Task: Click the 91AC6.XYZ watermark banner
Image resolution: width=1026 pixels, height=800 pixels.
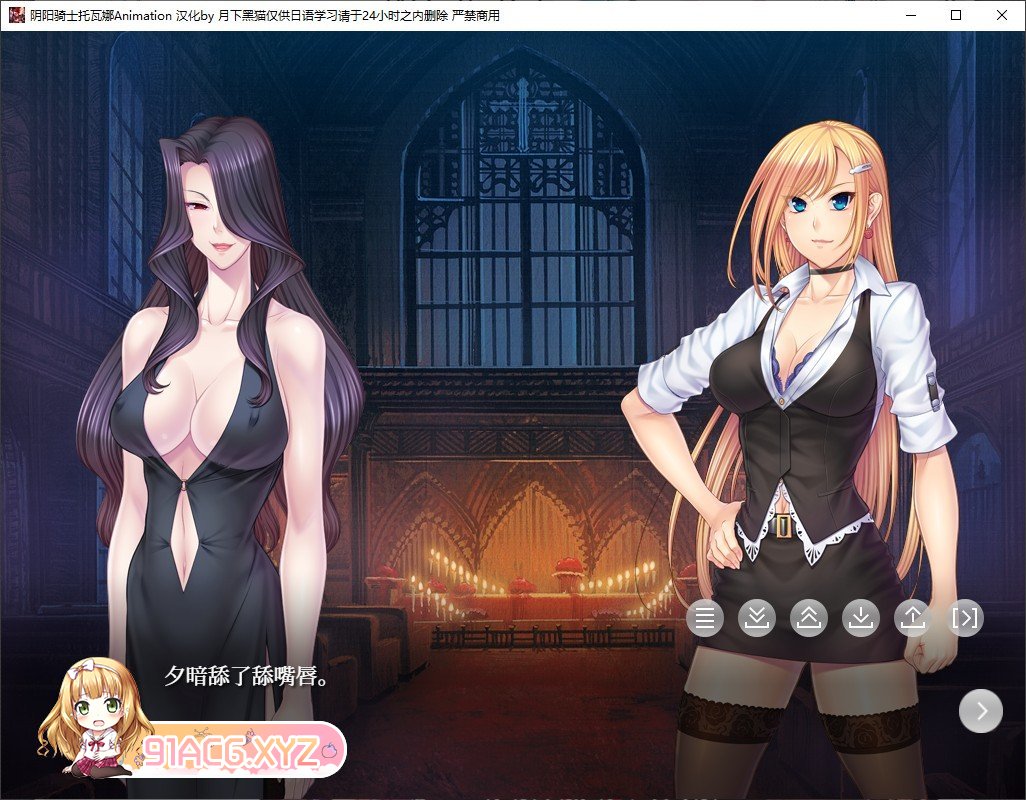Action: (240, 750)
